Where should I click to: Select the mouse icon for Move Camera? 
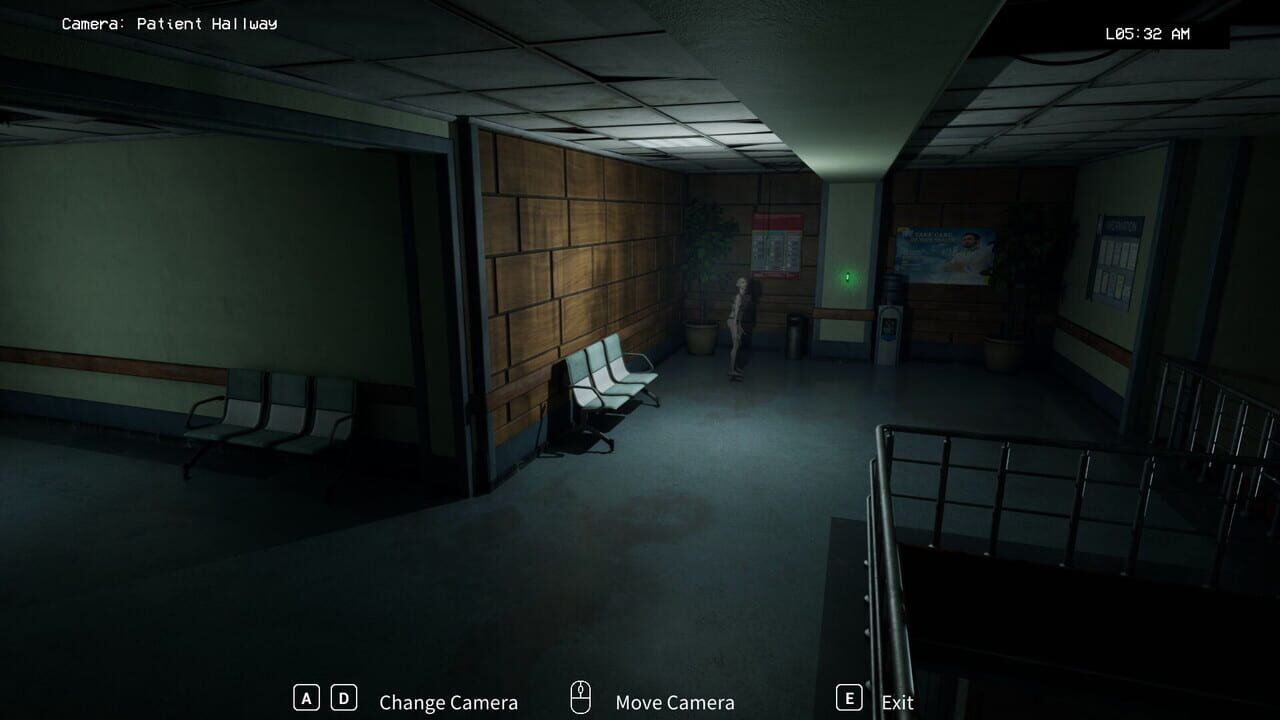(x=580, y=697)
